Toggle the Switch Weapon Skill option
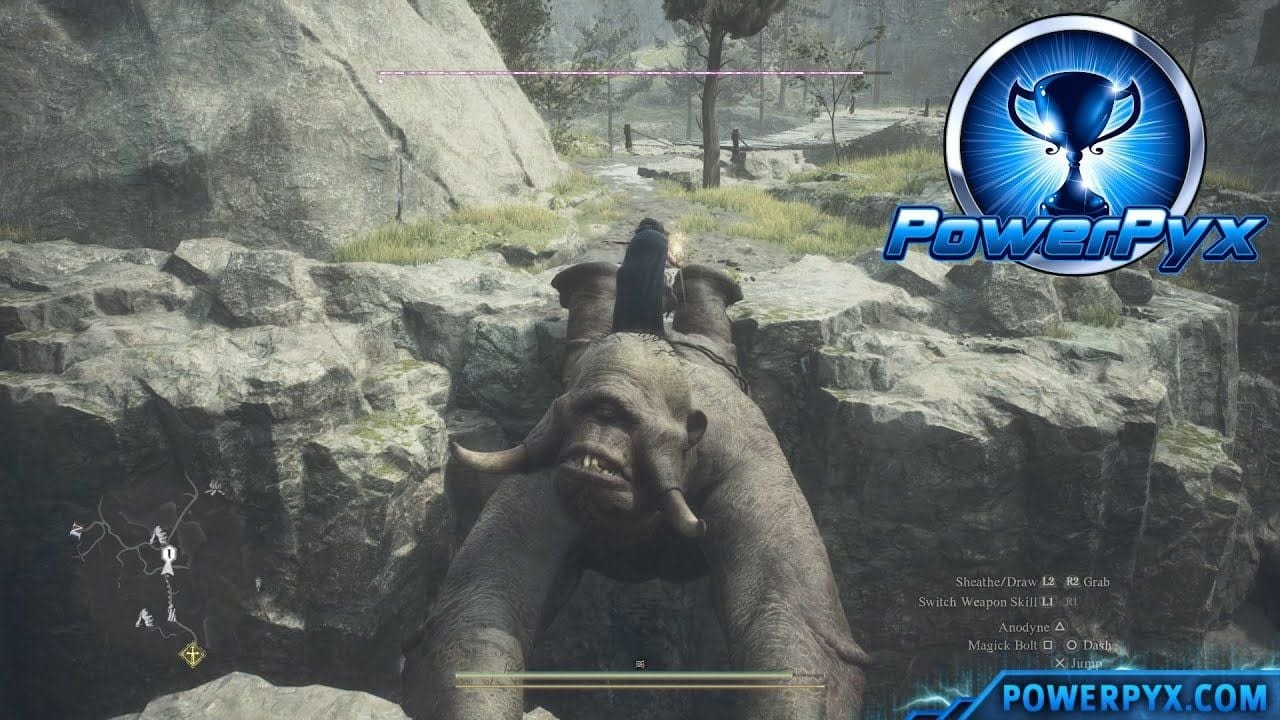 pyautogui.click(x=978, y=600)
